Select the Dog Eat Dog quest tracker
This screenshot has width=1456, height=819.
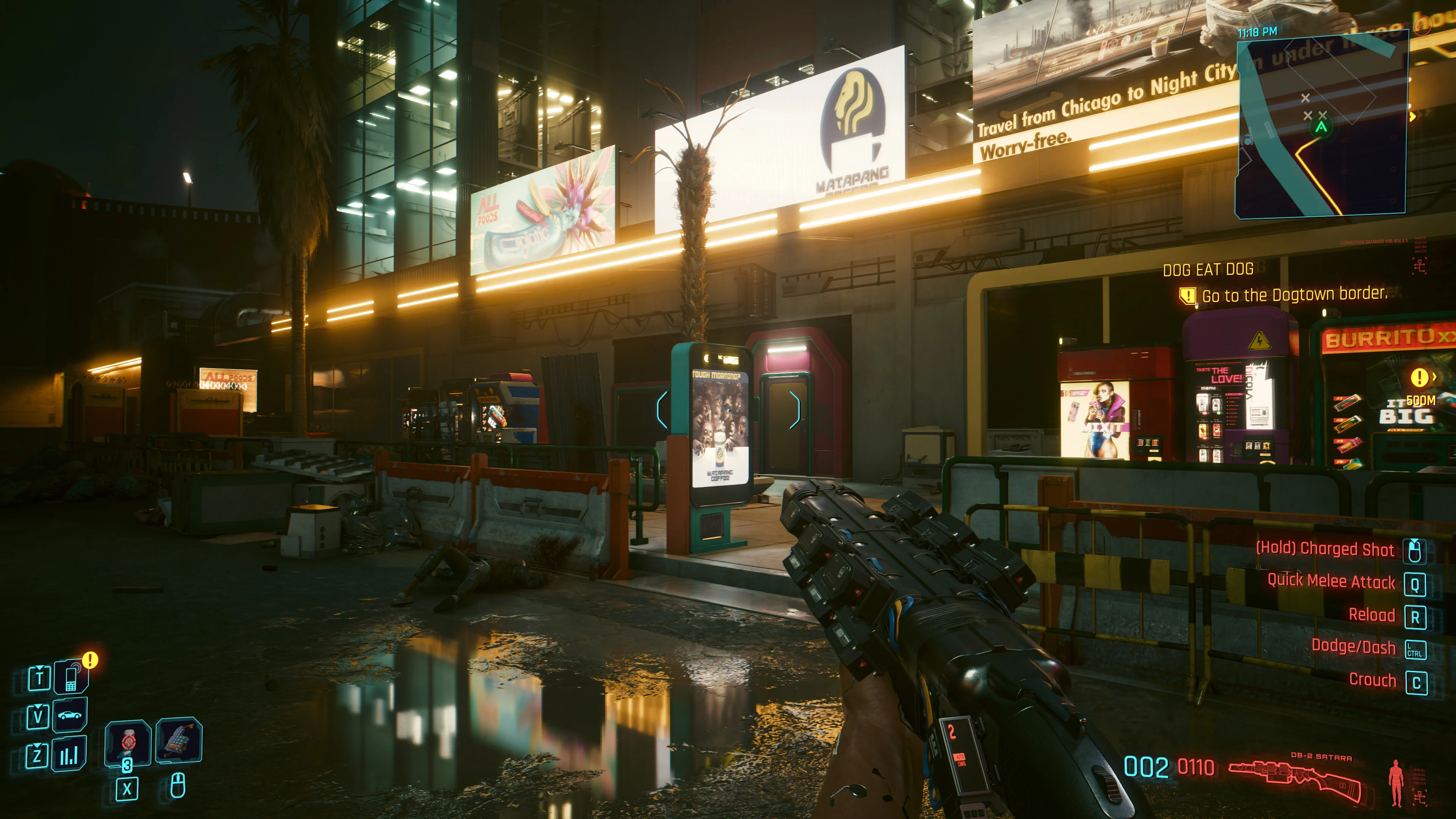pos(1208,270)
